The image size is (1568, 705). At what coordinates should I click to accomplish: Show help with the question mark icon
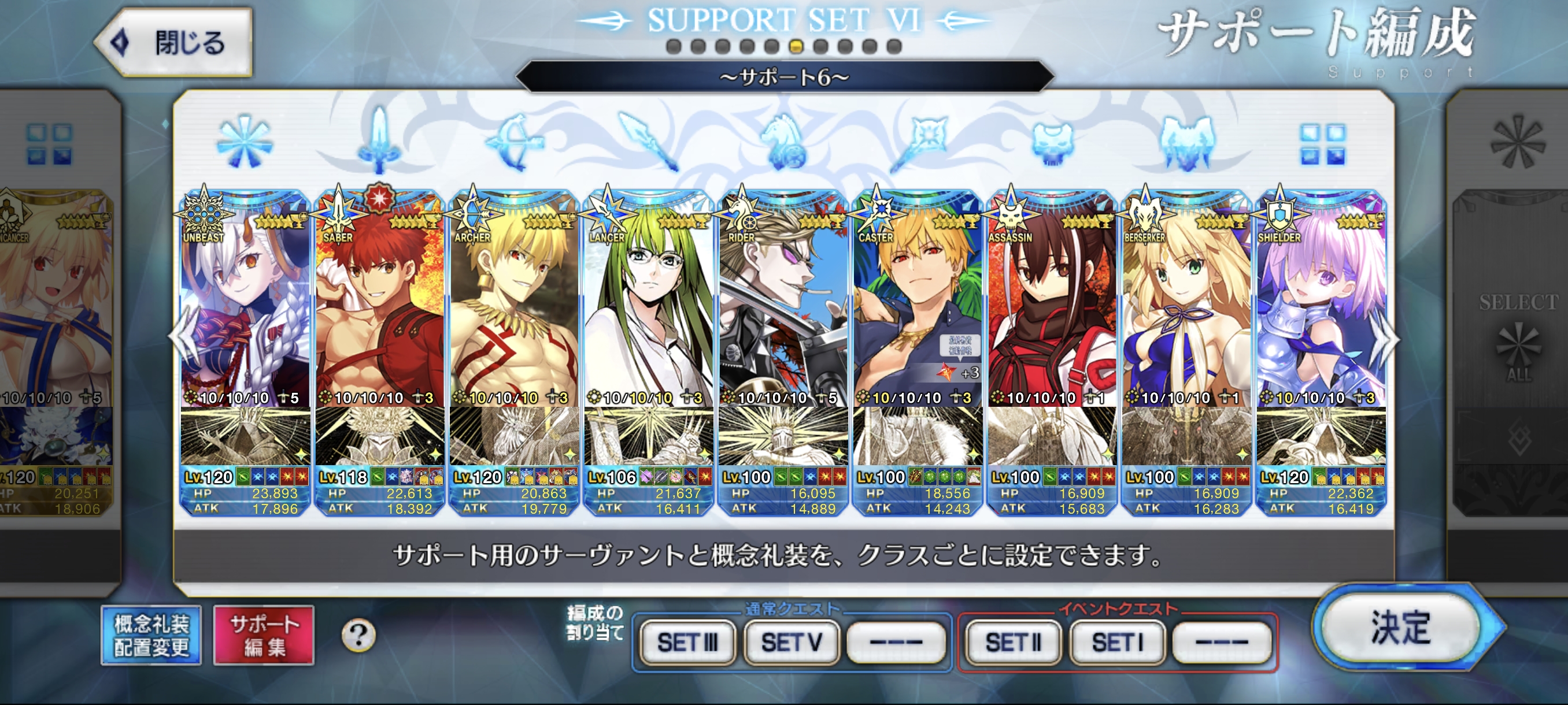coord(358,635)
